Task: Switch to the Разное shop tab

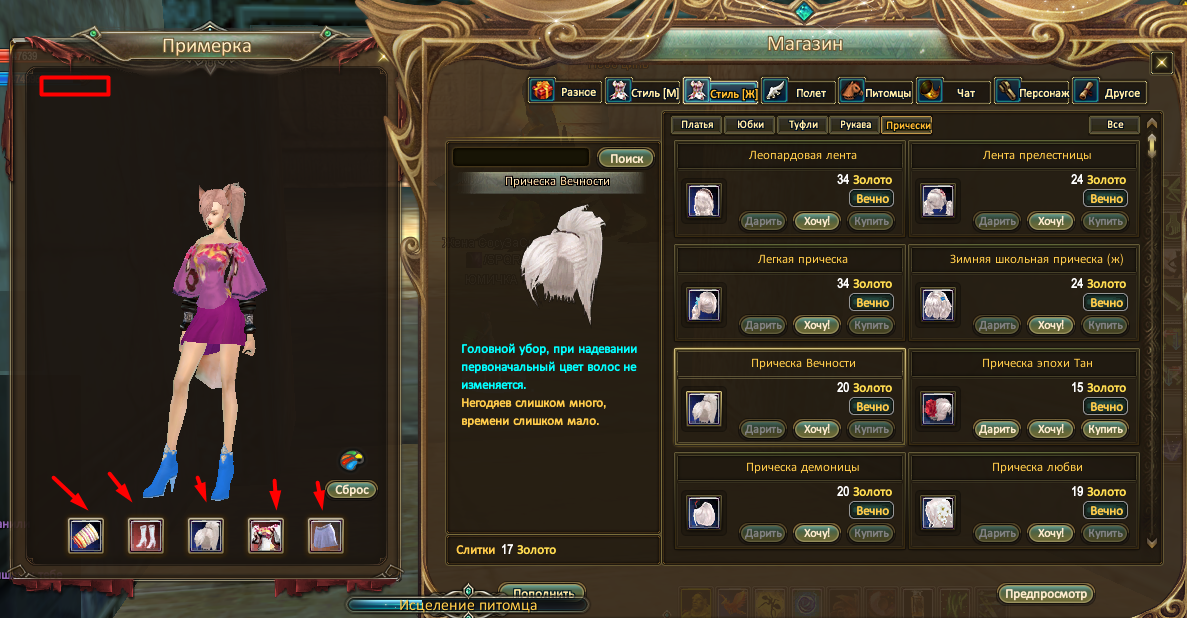Action: [565, 92]
